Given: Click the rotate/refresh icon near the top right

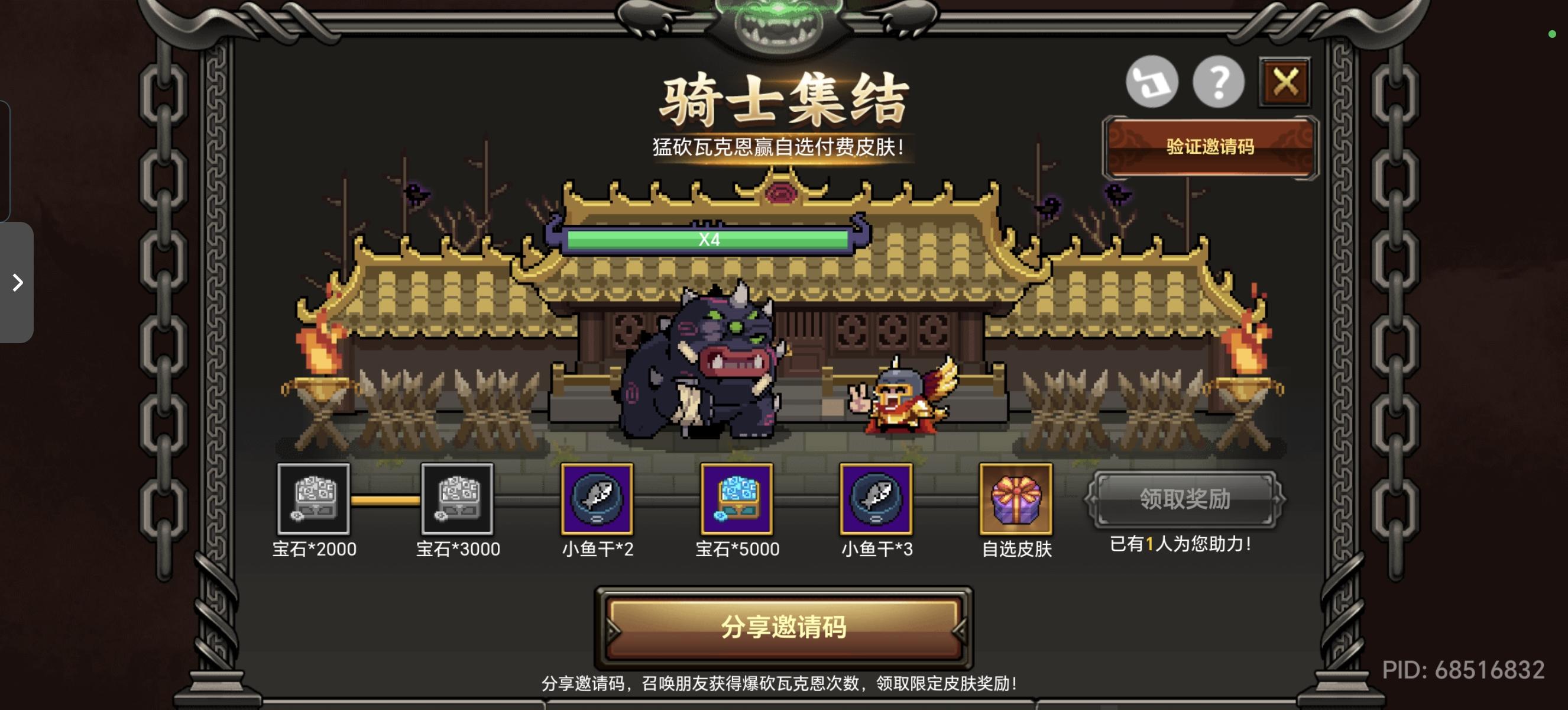Looking at the screenshot, I should [x=1152, y=82].
